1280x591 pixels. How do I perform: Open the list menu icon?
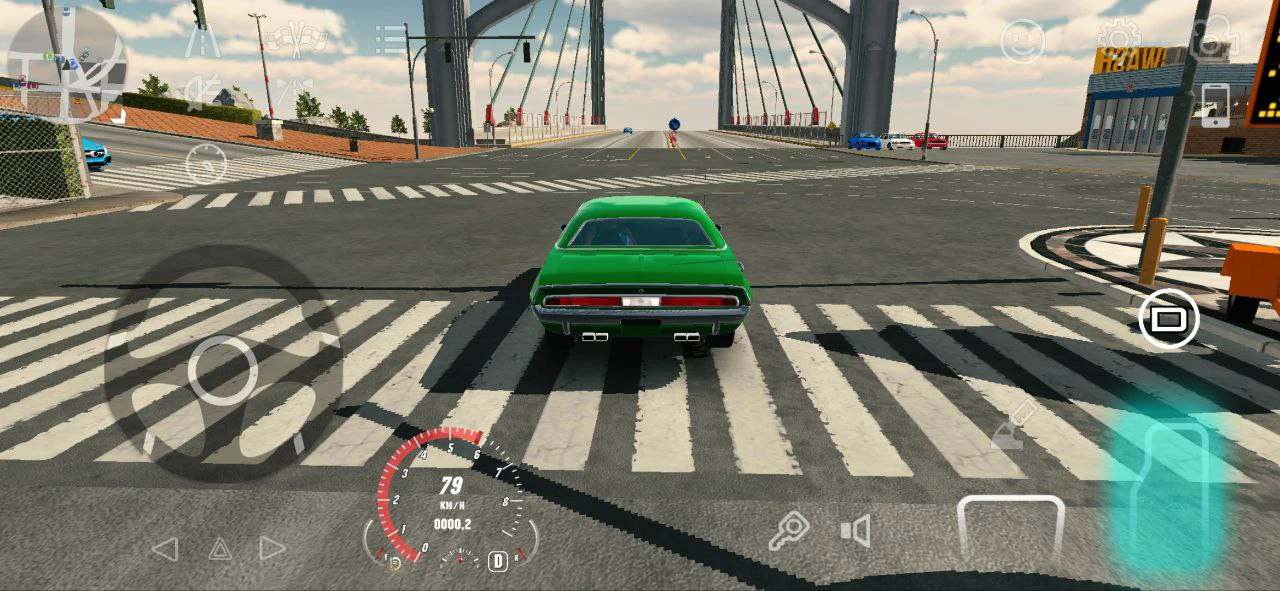pos(390,40)
